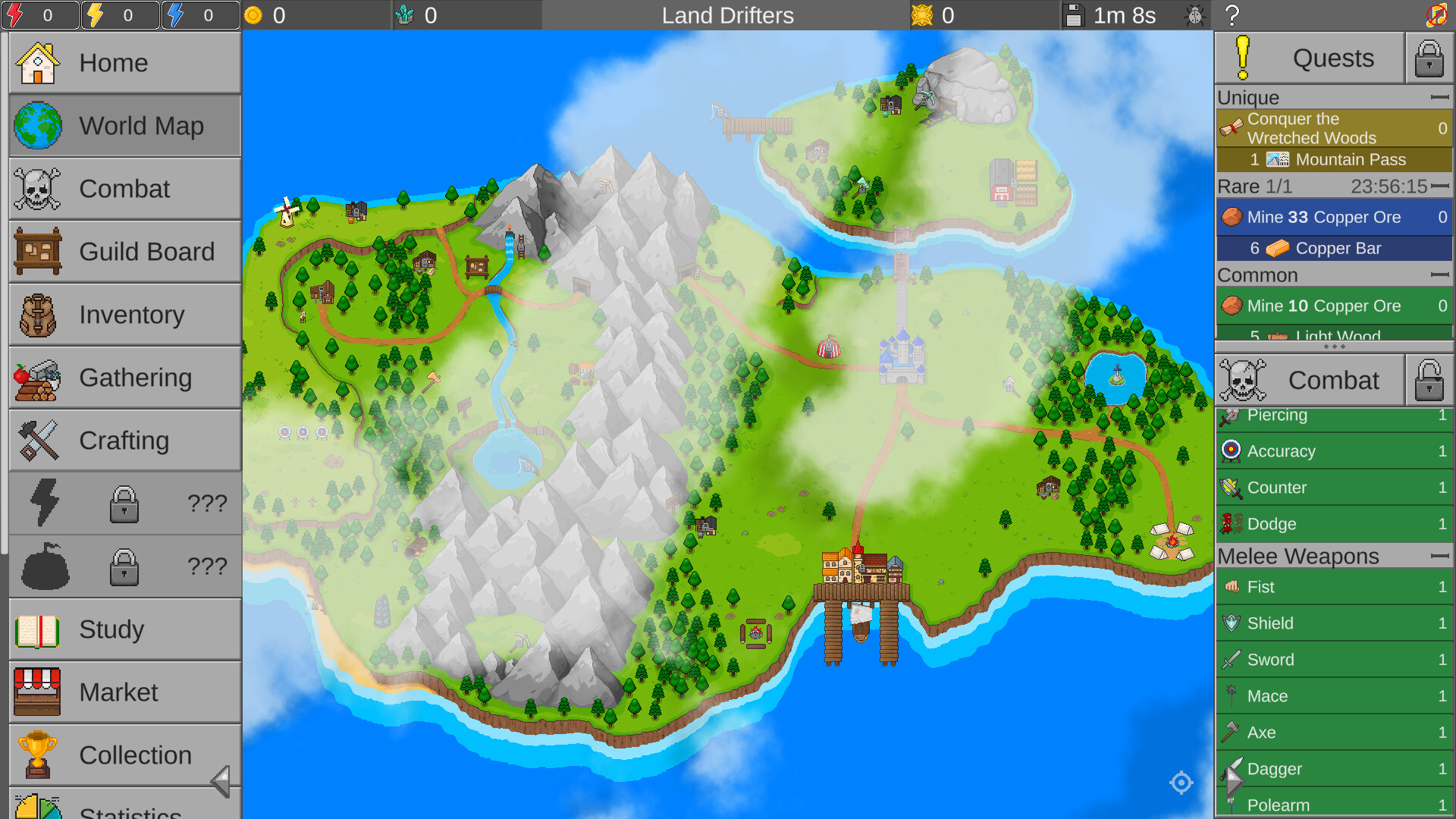Collapse the Rare 1/1 quest section
This screenshot has height=819, width=1456.
point(1439,186)
